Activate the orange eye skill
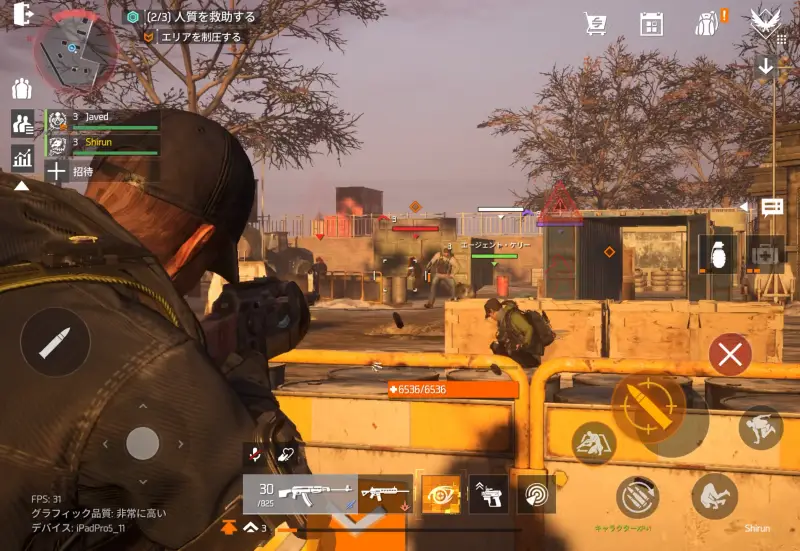The width and height of the screenshot is (800, 551). [441, 494]
